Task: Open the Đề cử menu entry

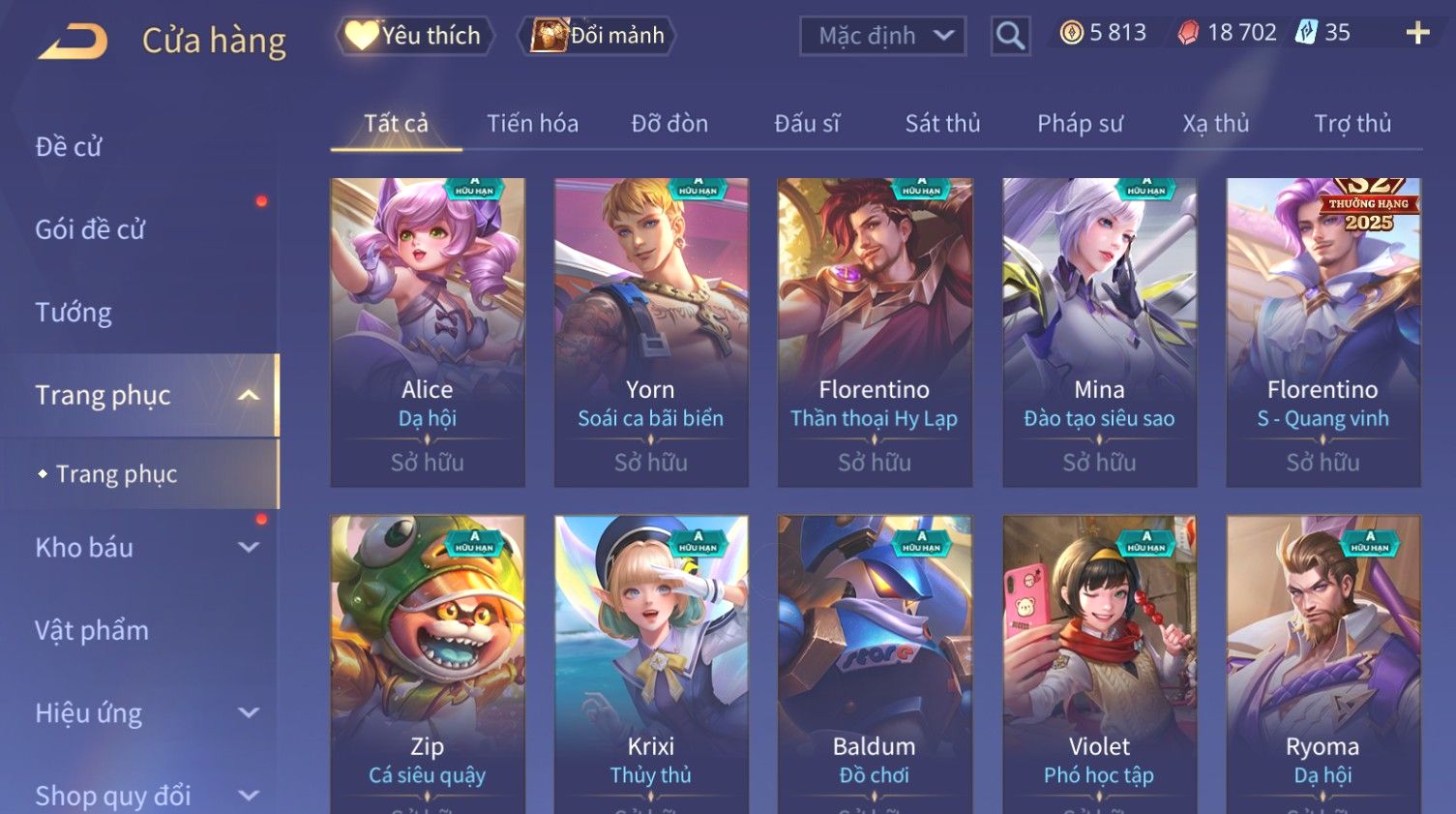Action: click(x=69, y=146)
